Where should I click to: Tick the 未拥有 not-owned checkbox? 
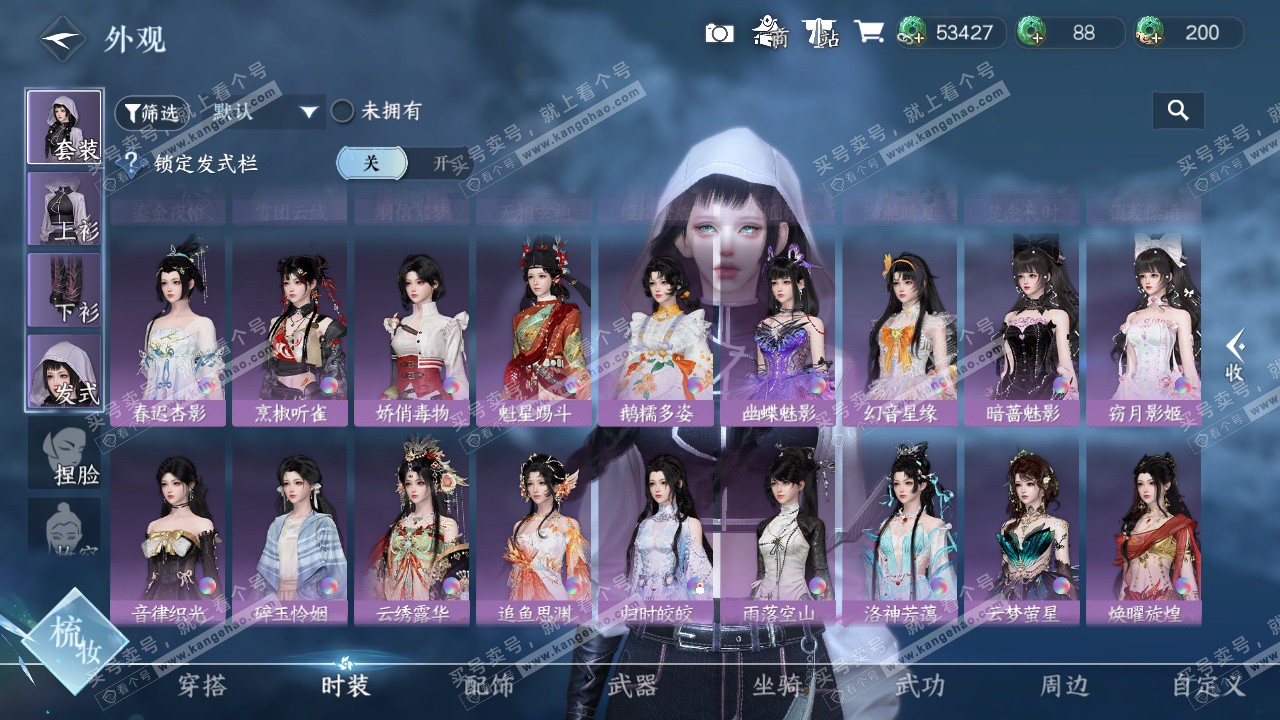343,111
